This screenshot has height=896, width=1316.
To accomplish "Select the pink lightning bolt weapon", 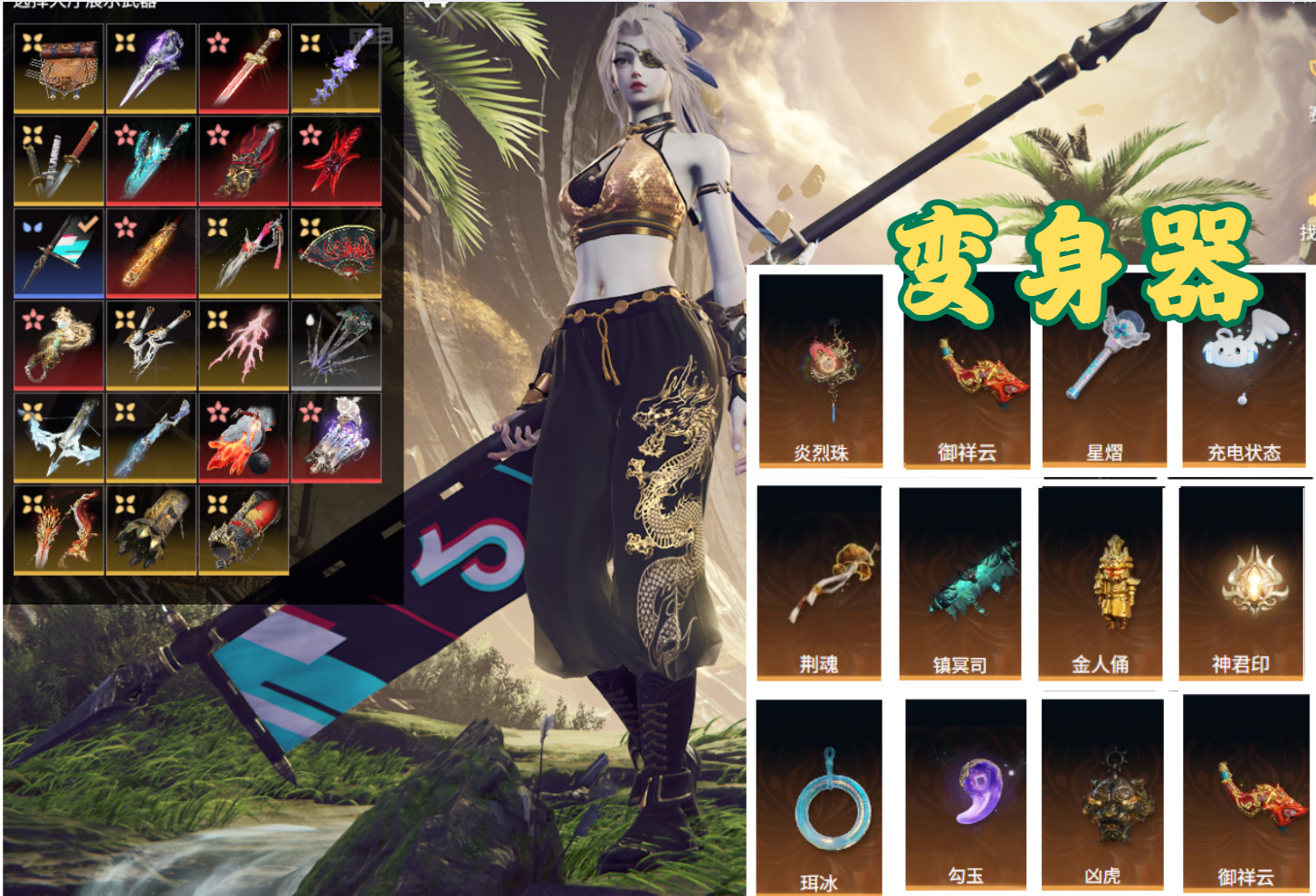I will pos(243,346).
